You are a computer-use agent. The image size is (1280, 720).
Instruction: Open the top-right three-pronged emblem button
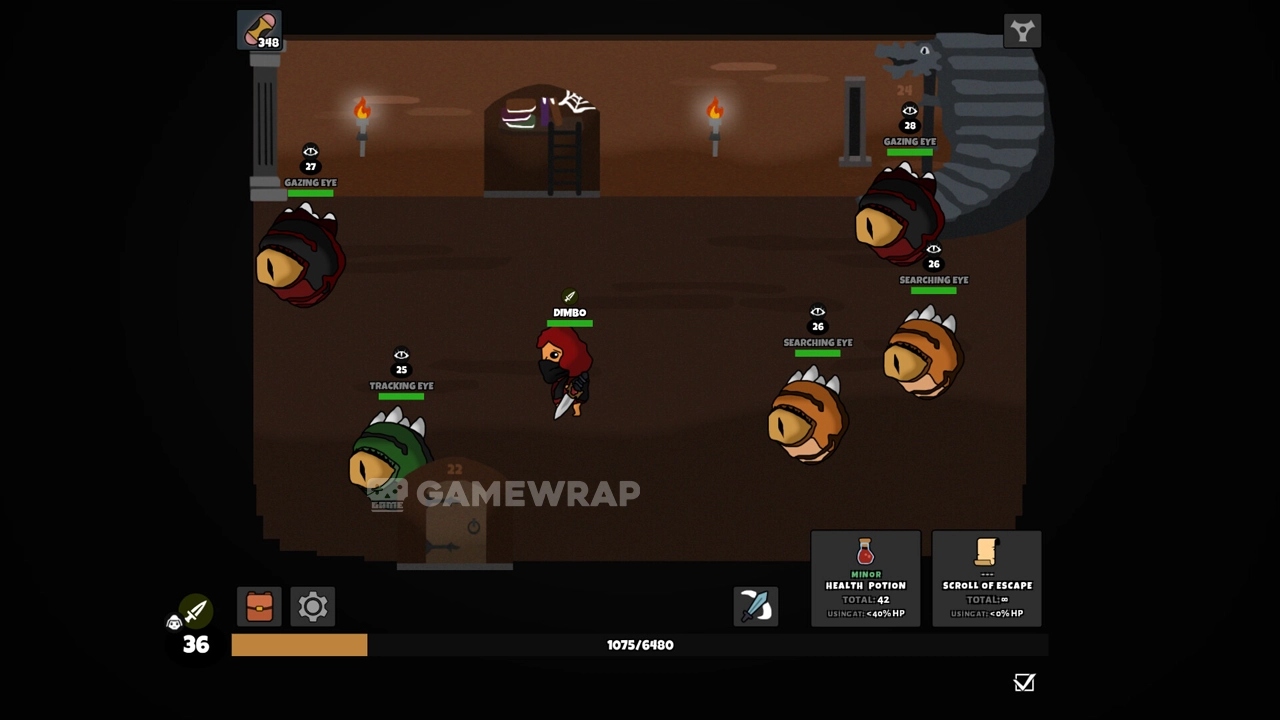pos(1022,31)
